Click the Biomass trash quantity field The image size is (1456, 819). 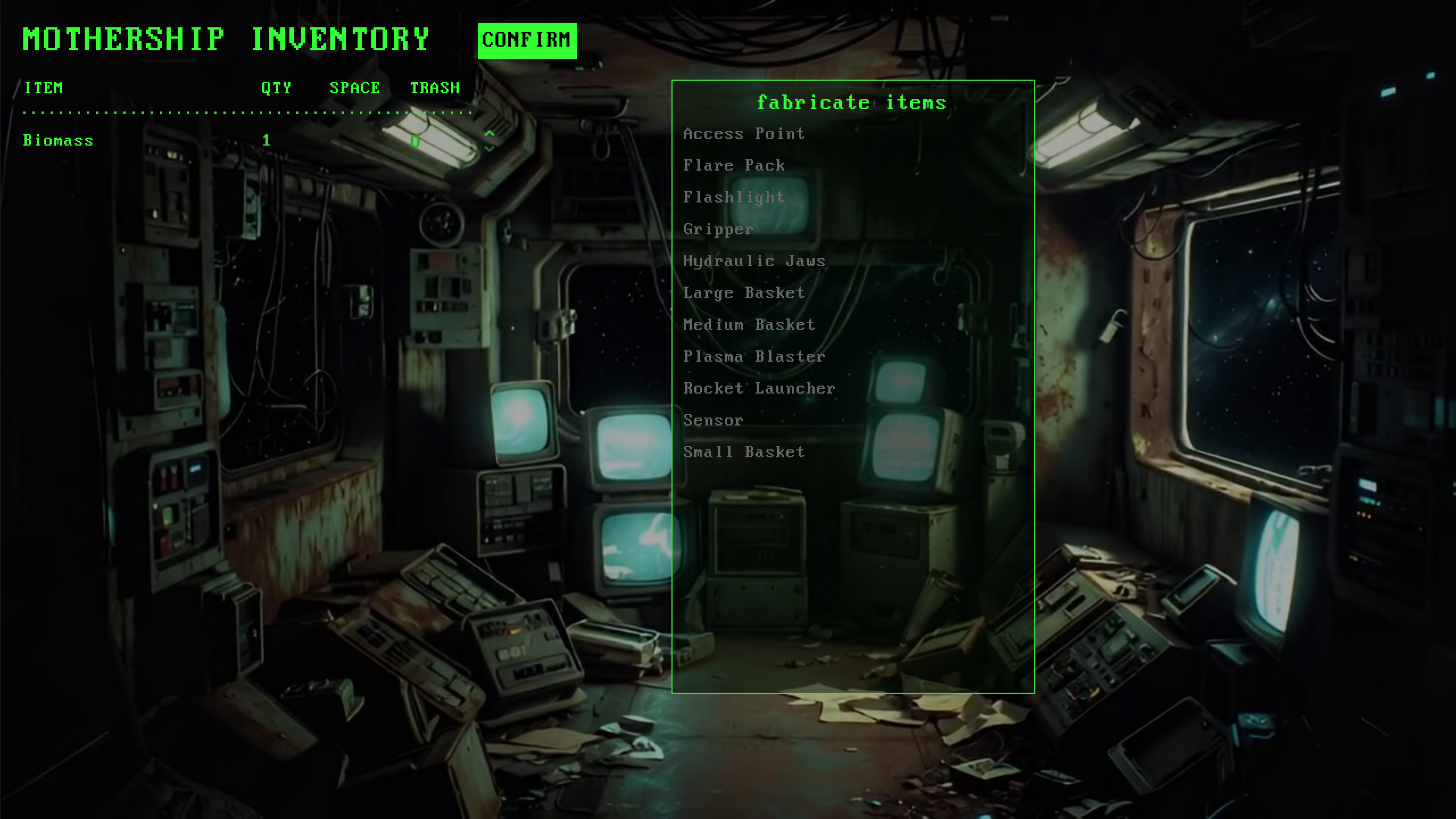416,141
